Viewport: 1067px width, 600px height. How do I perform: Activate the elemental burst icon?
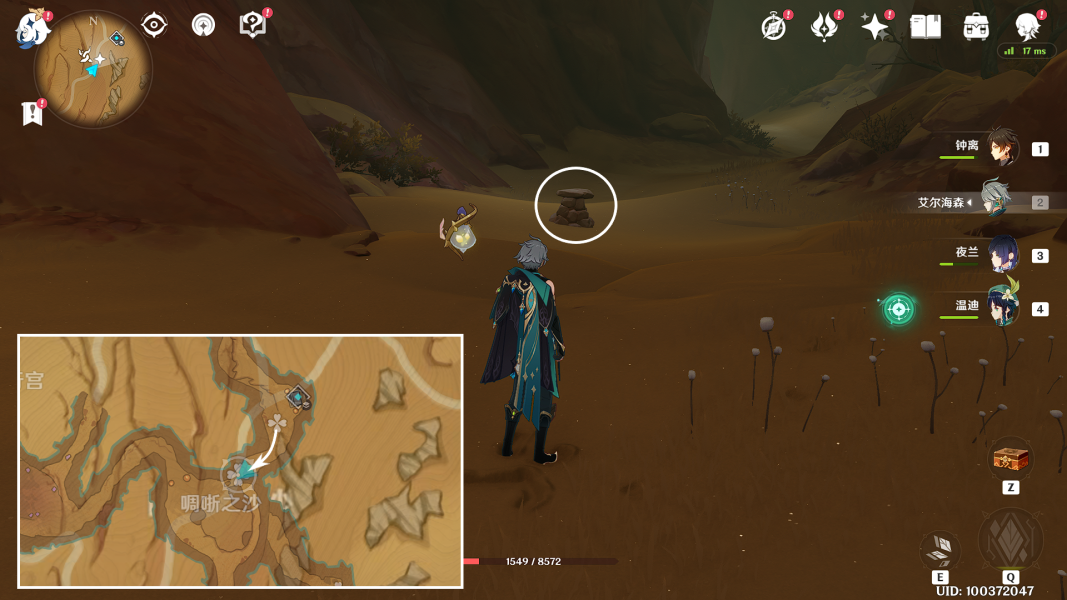pos(1010,541)
